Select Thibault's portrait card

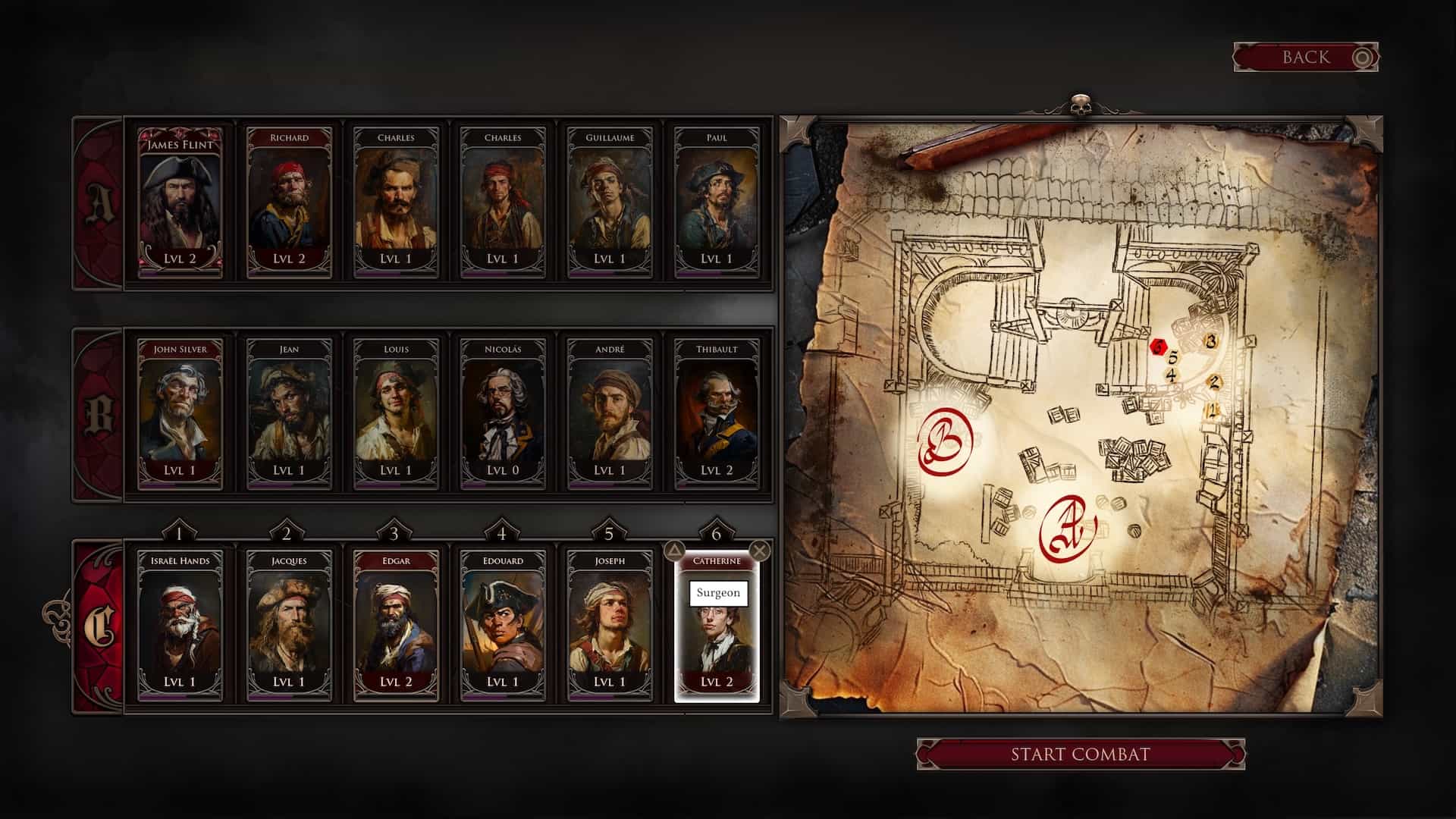(x=717, y=414)
